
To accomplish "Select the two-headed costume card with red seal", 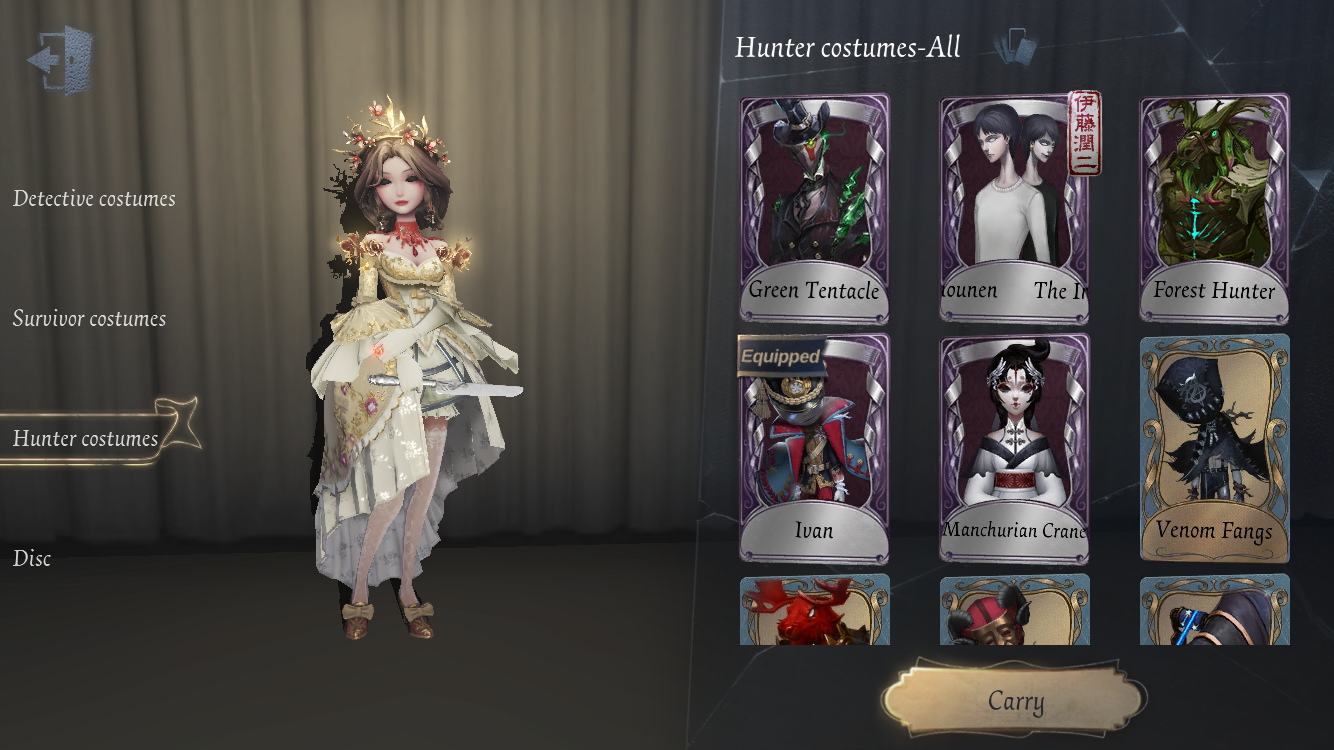I will tap(1014, 208).
